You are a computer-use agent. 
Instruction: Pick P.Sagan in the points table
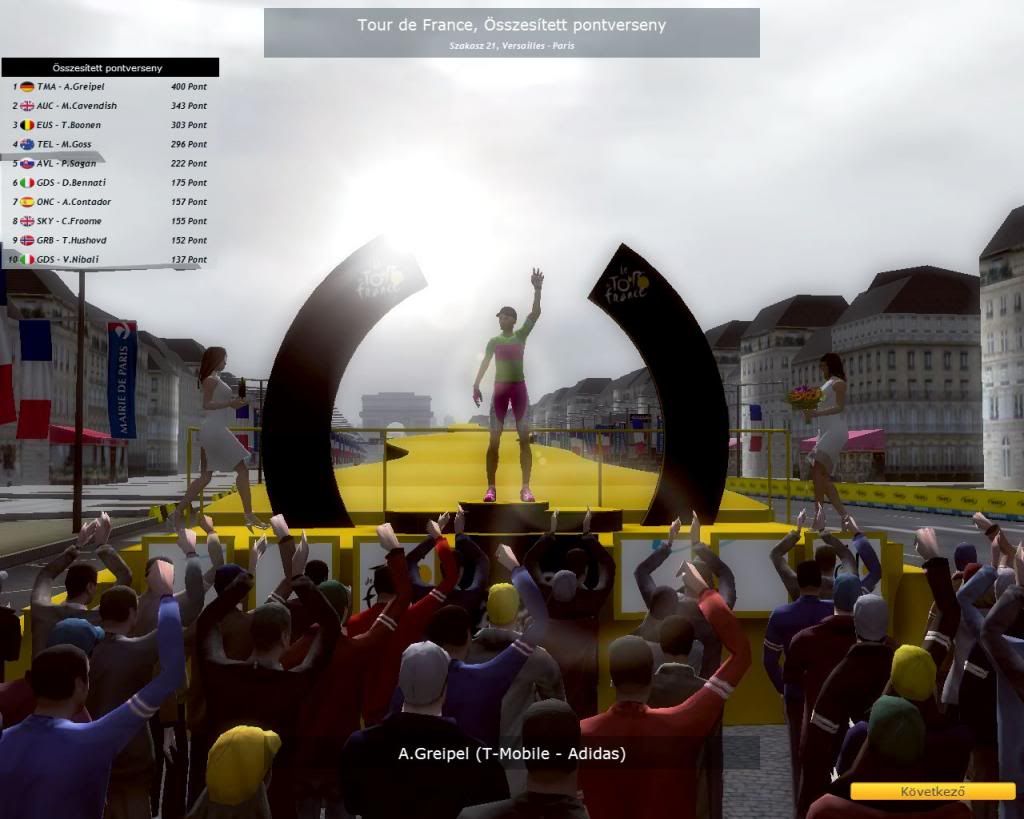(109, 163)
